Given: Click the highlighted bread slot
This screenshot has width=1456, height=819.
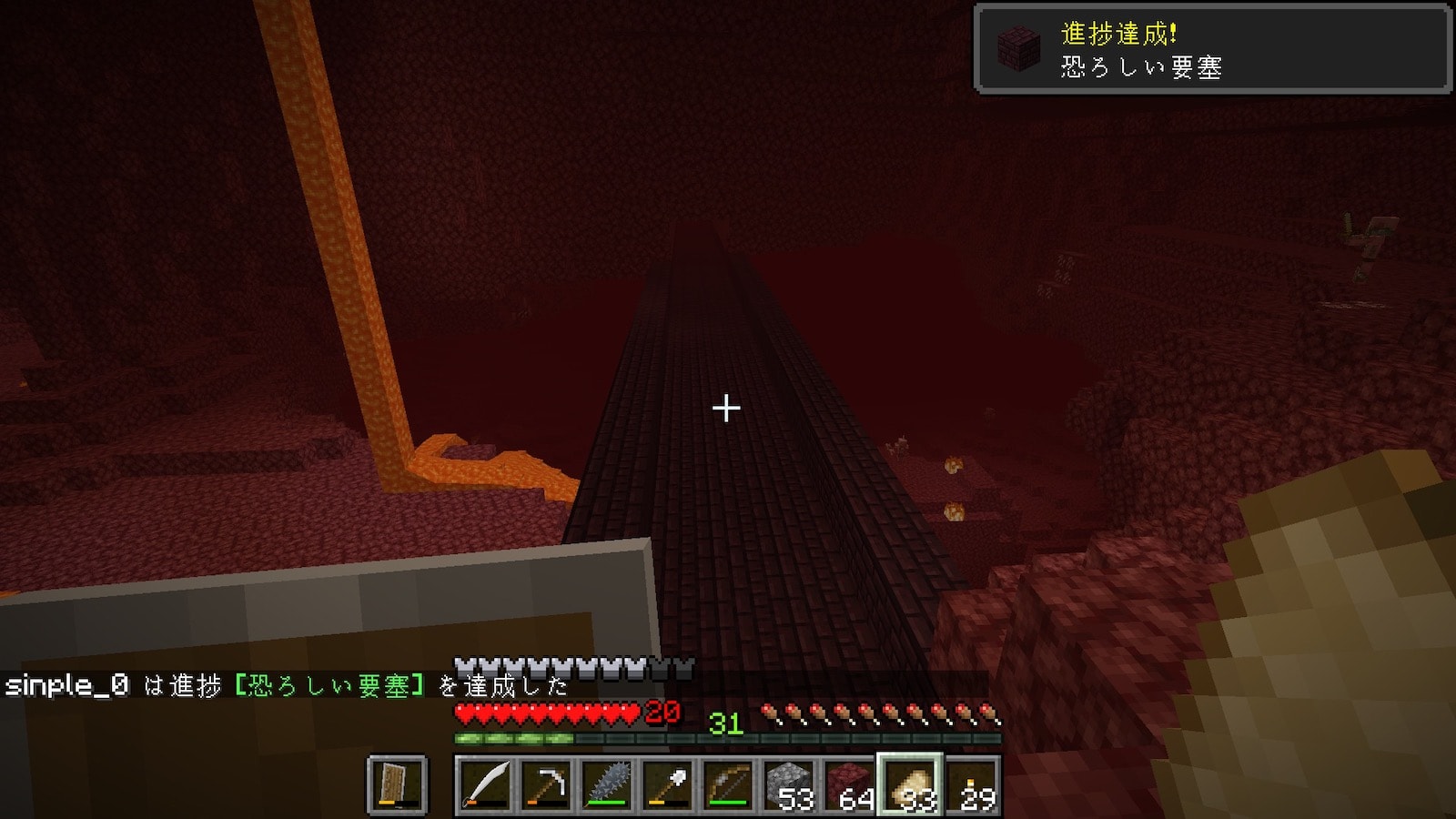Looking at the screenshot, I should [x=910, y=784].
